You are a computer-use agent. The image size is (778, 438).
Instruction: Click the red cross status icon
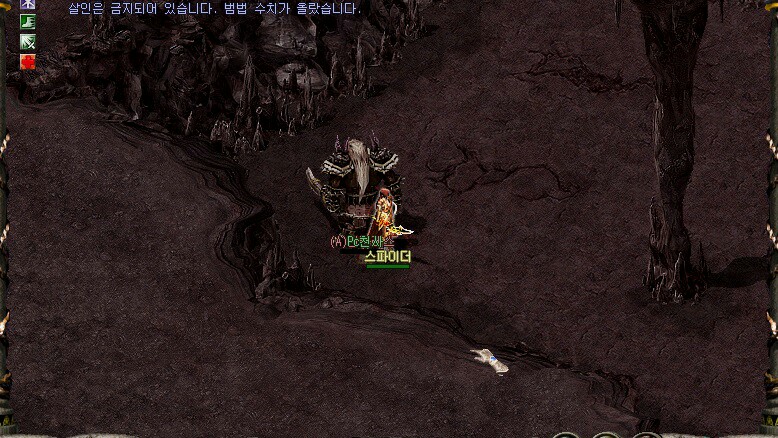tap(28, 61)
